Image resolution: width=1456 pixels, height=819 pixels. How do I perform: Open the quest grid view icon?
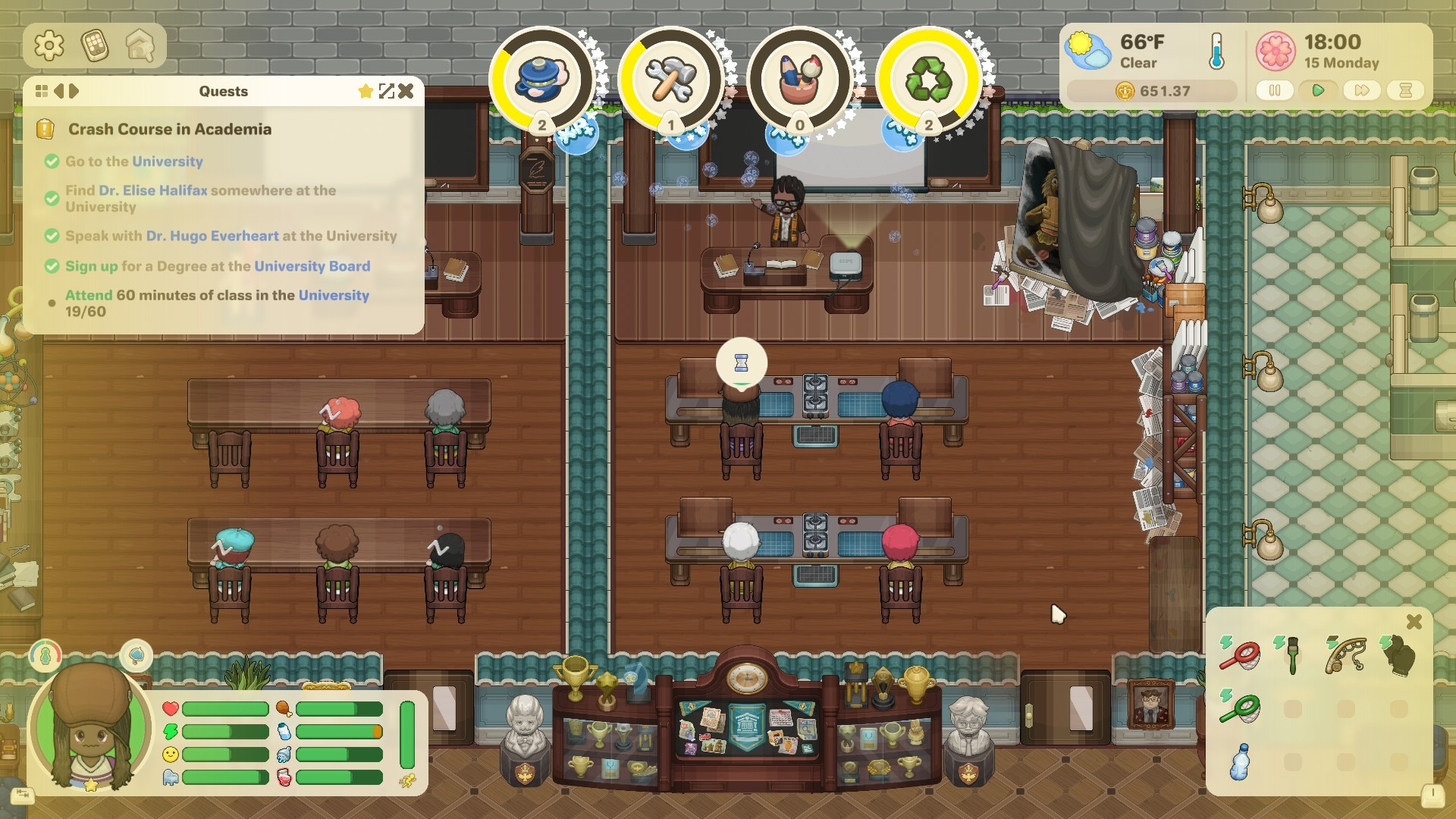click(x=42, y=91)
